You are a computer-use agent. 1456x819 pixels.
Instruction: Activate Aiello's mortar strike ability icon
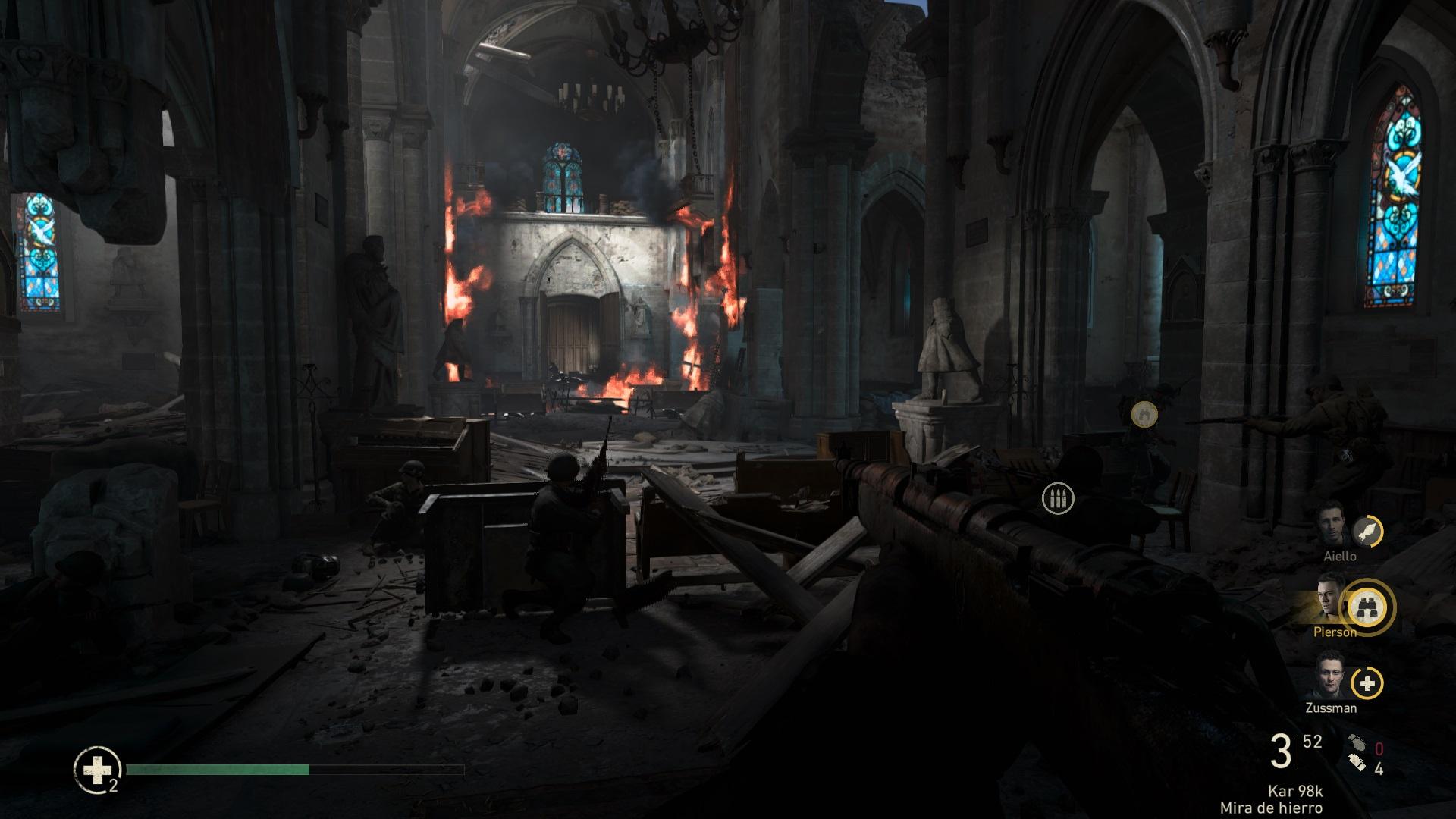[x=1367, y=532]
